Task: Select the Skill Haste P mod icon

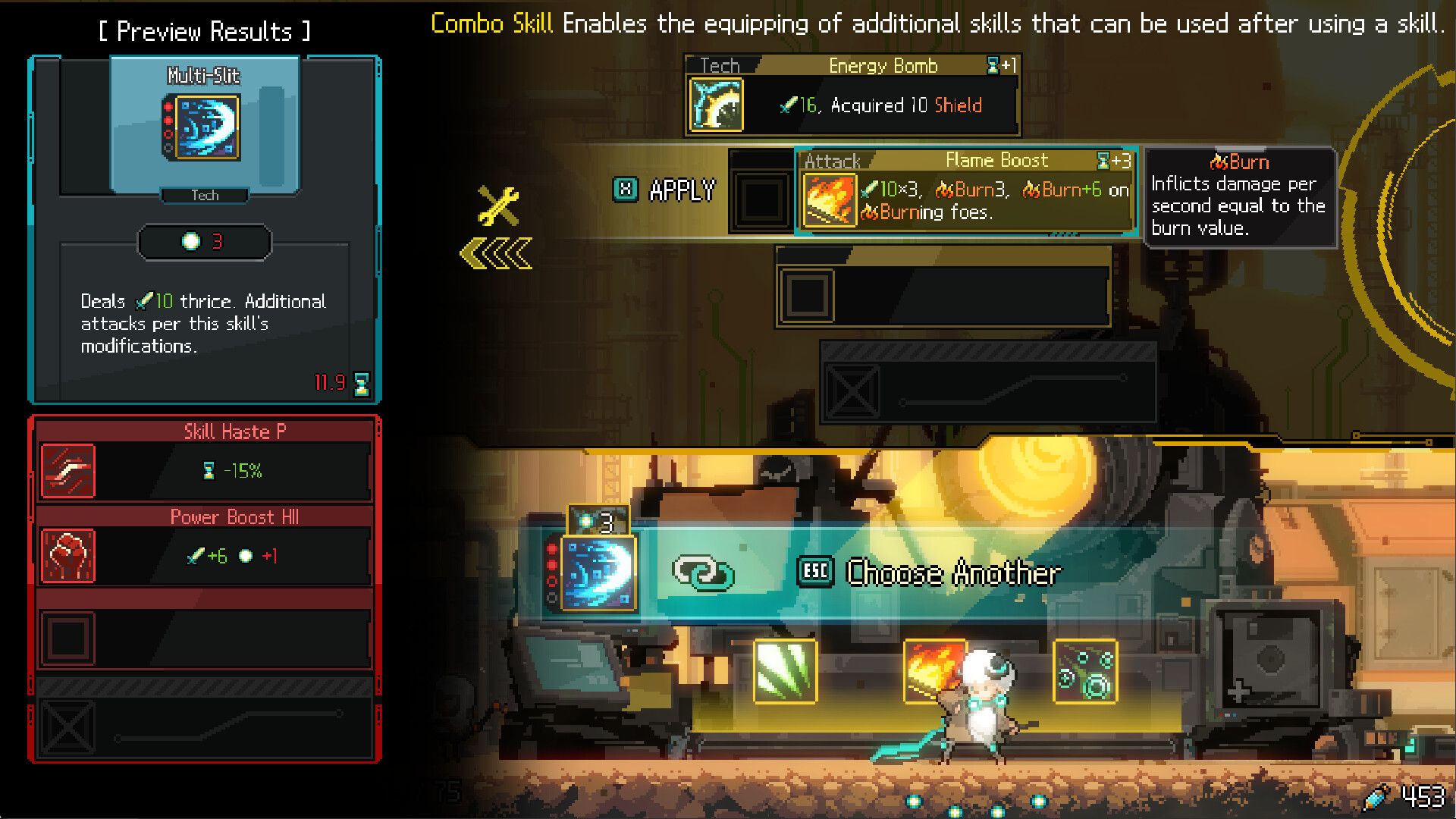Action: click(x=69, y=470)
